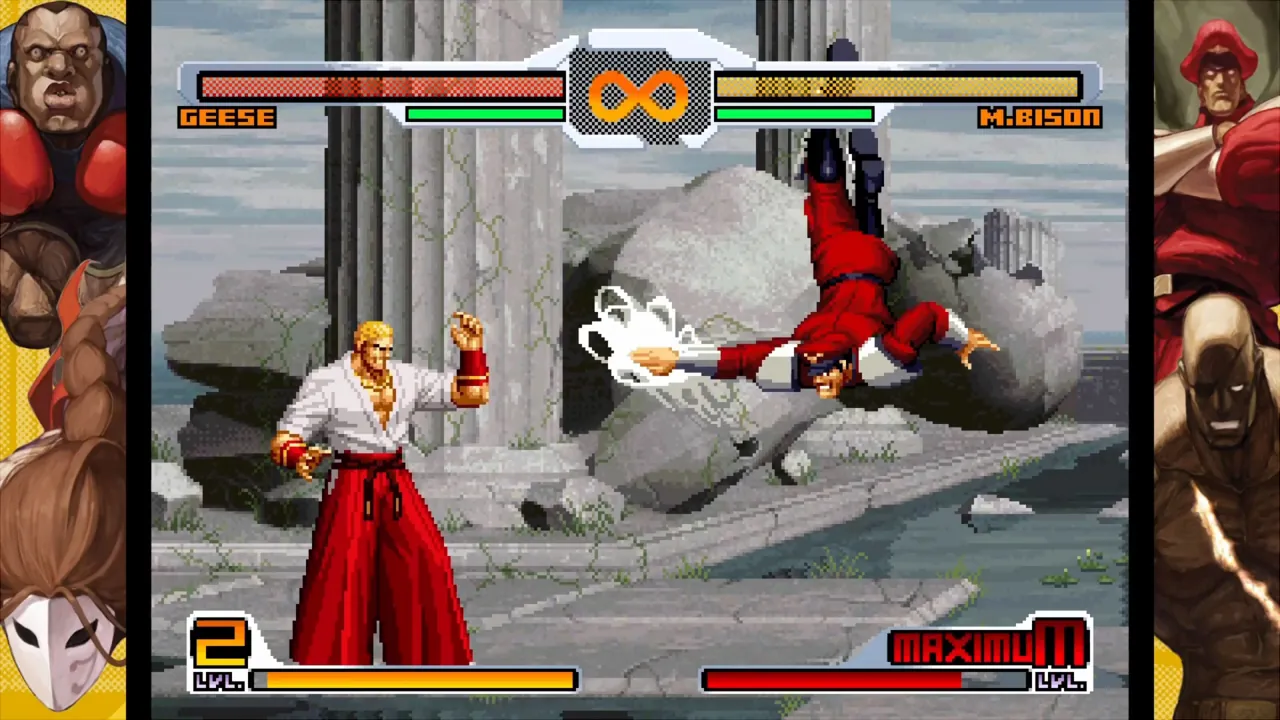Select the GEESE name label
The height and width of the screenshot is (720, 1280).
click(227, 117)
